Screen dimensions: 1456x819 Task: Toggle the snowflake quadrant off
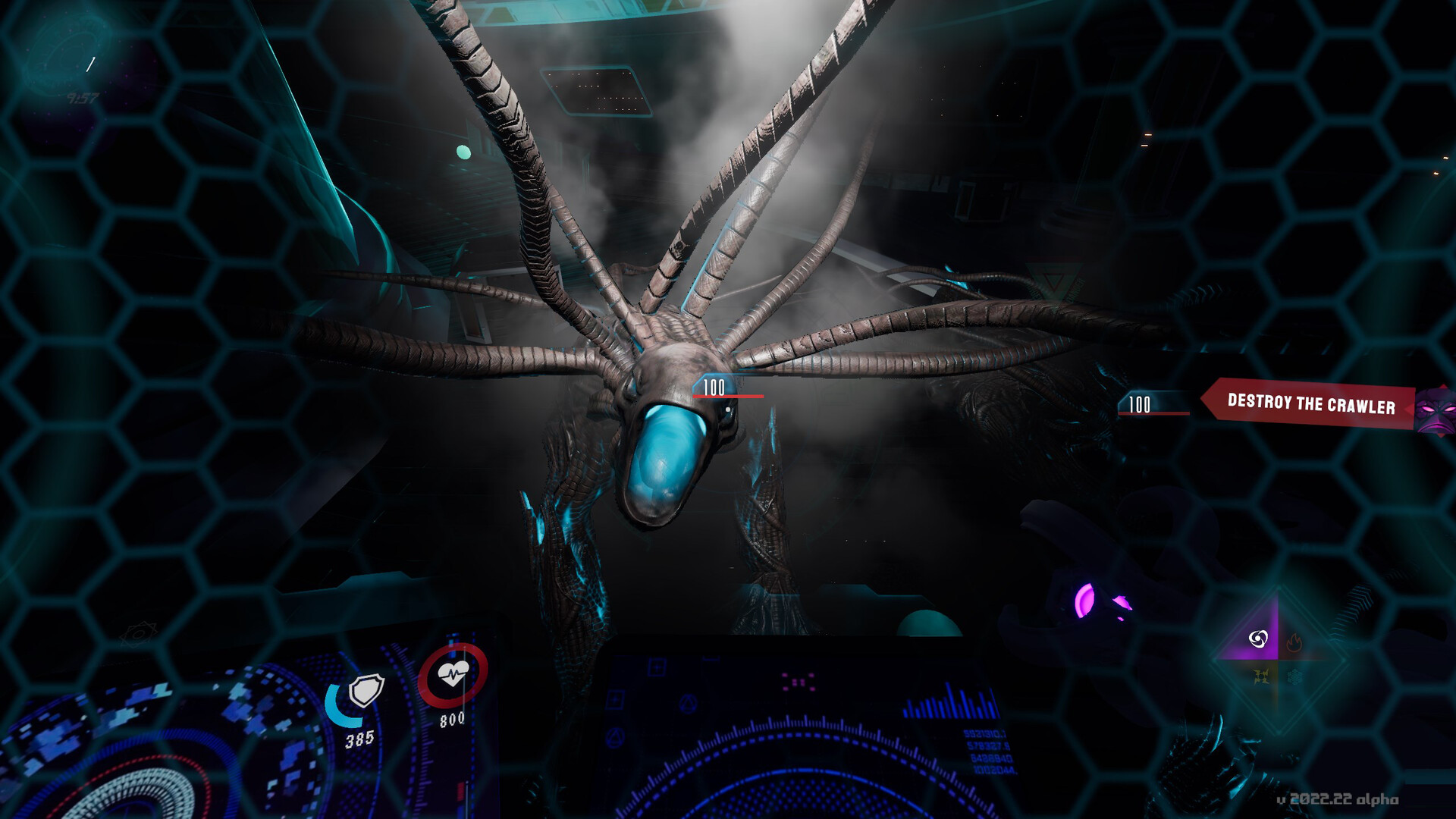click(1294, 676)
